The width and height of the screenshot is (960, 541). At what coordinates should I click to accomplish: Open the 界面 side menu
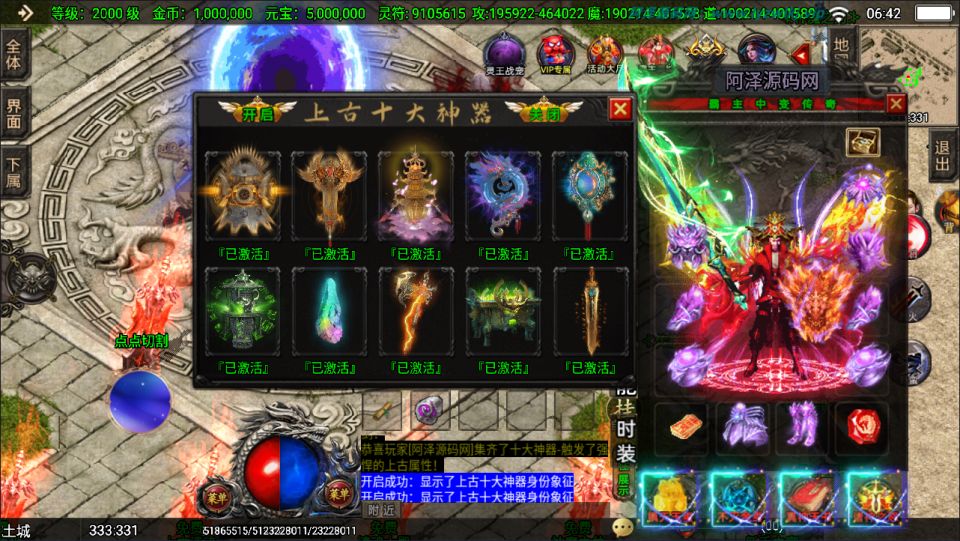14,113
